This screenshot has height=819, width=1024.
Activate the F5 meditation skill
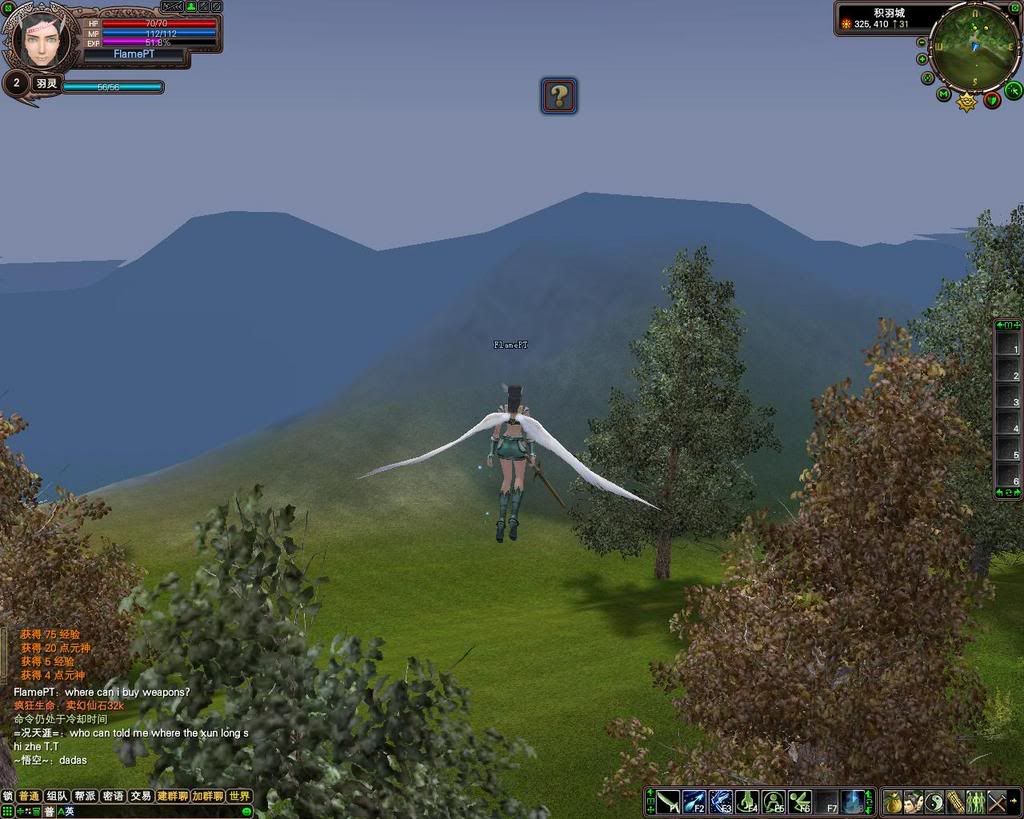[x=773, y=802]
